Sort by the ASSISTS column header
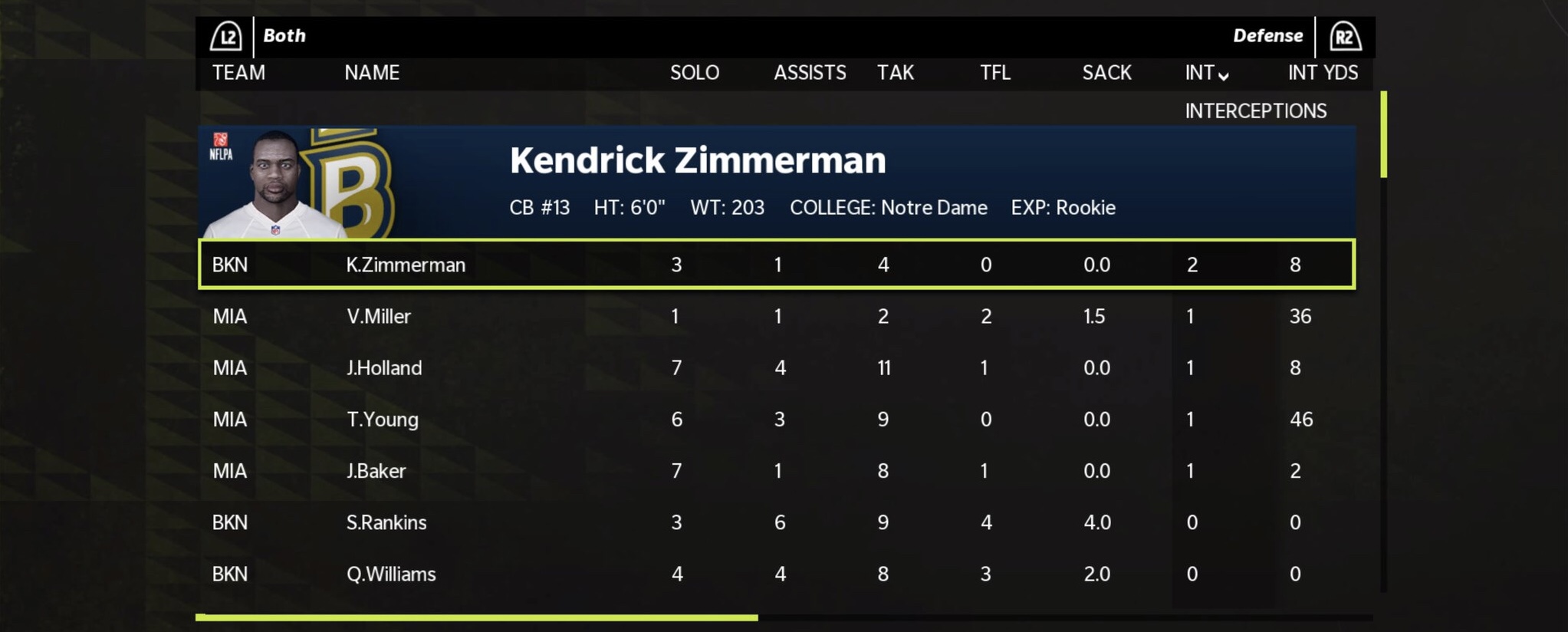The image size is (1568, 632). pos(809,73)
